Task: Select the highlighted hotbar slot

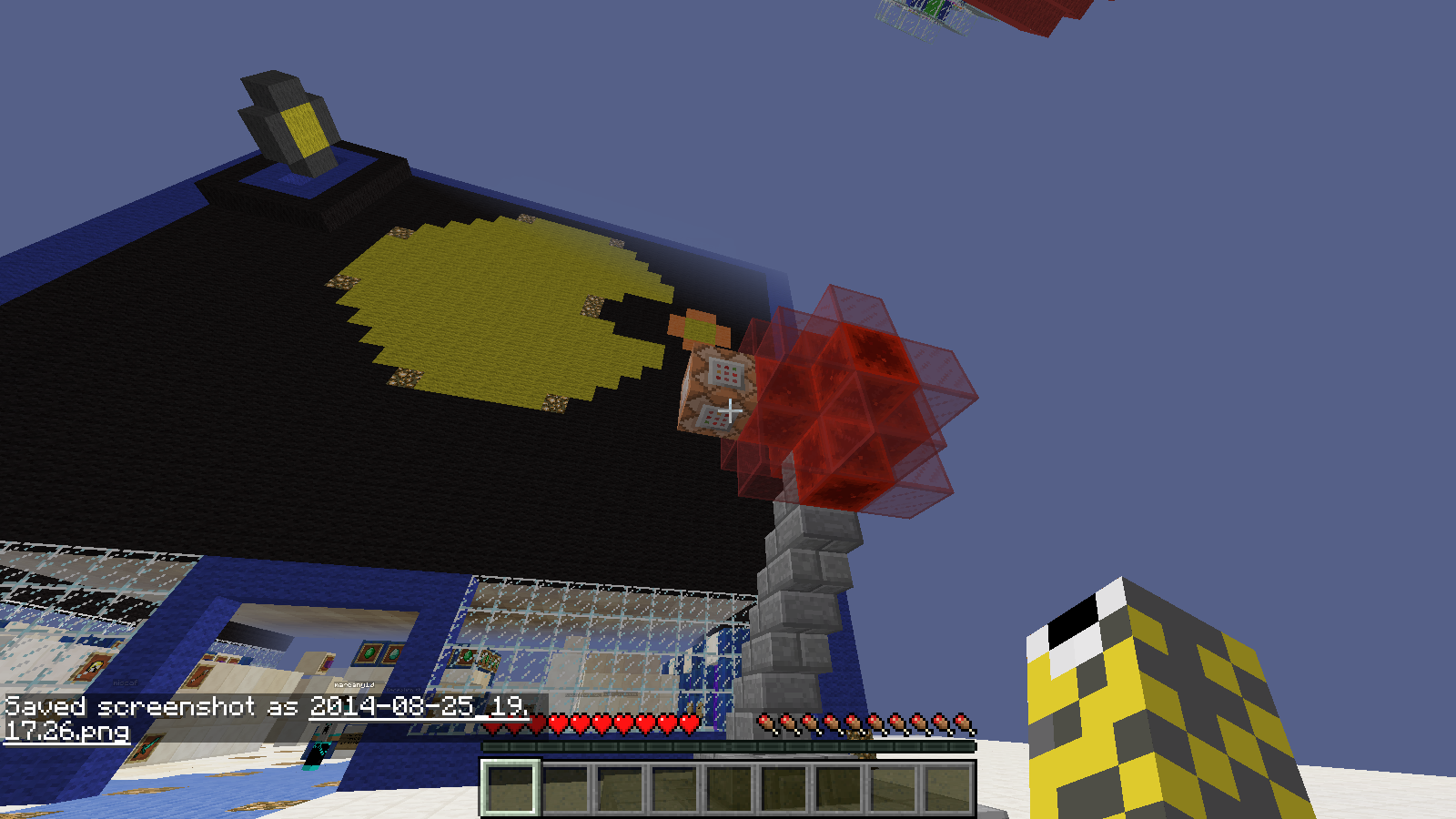Action: click(x=510, y=788)
